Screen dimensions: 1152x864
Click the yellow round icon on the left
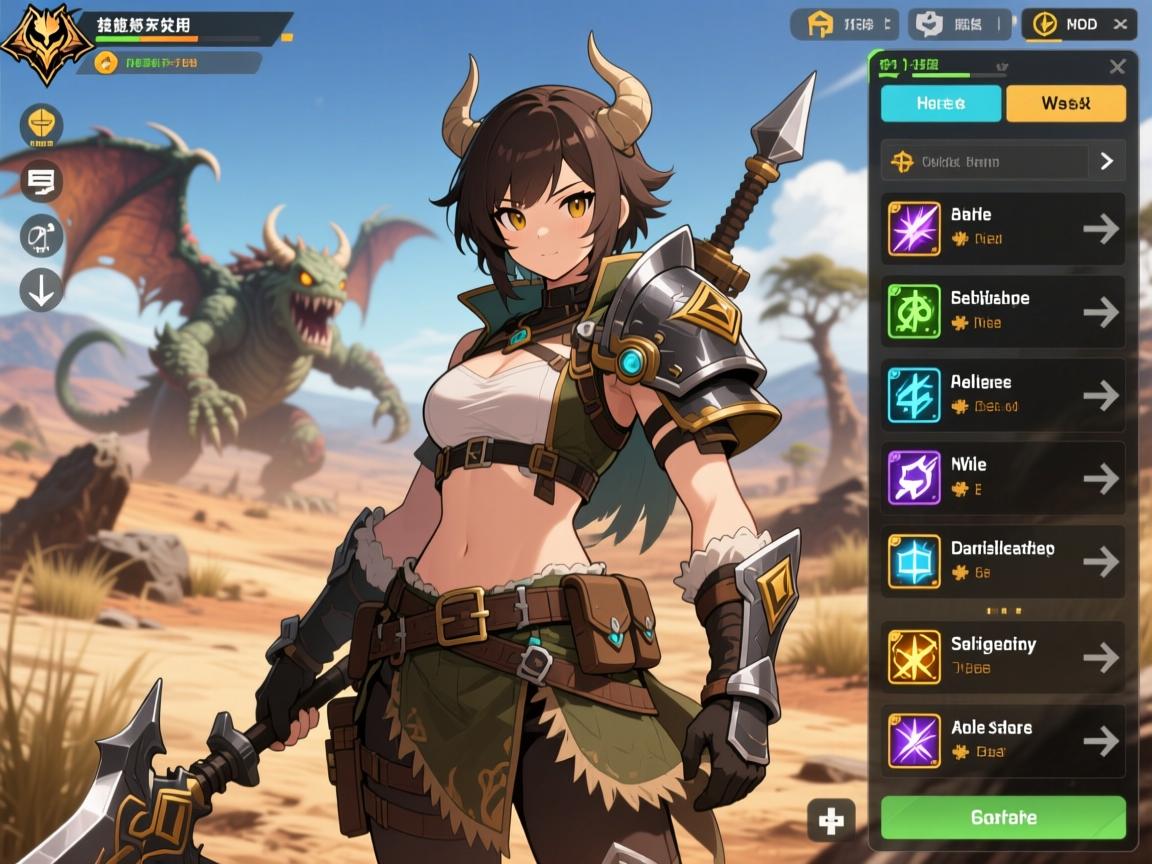(41, 126)
